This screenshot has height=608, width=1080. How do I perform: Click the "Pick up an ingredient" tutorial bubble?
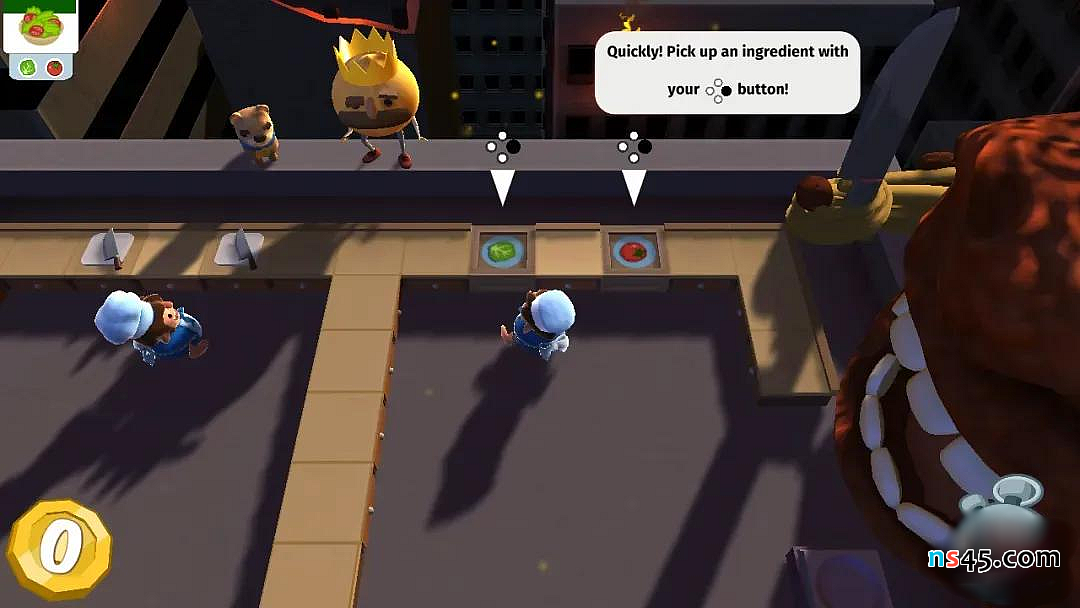point(727,70)
